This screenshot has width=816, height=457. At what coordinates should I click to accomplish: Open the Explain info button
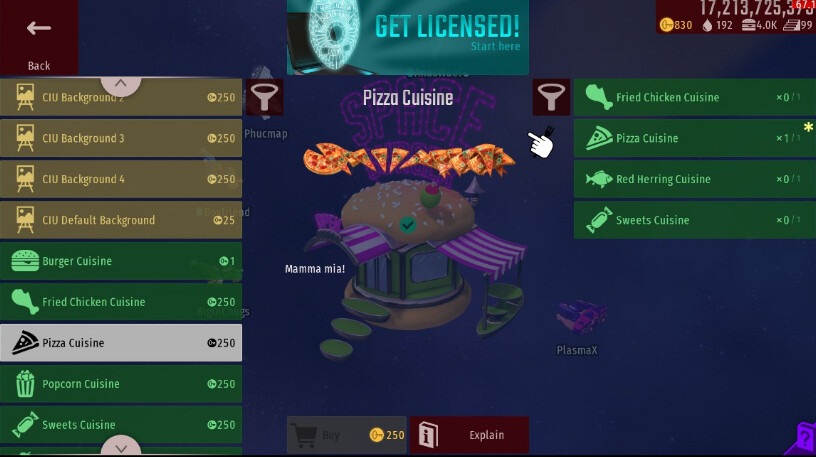469,435
